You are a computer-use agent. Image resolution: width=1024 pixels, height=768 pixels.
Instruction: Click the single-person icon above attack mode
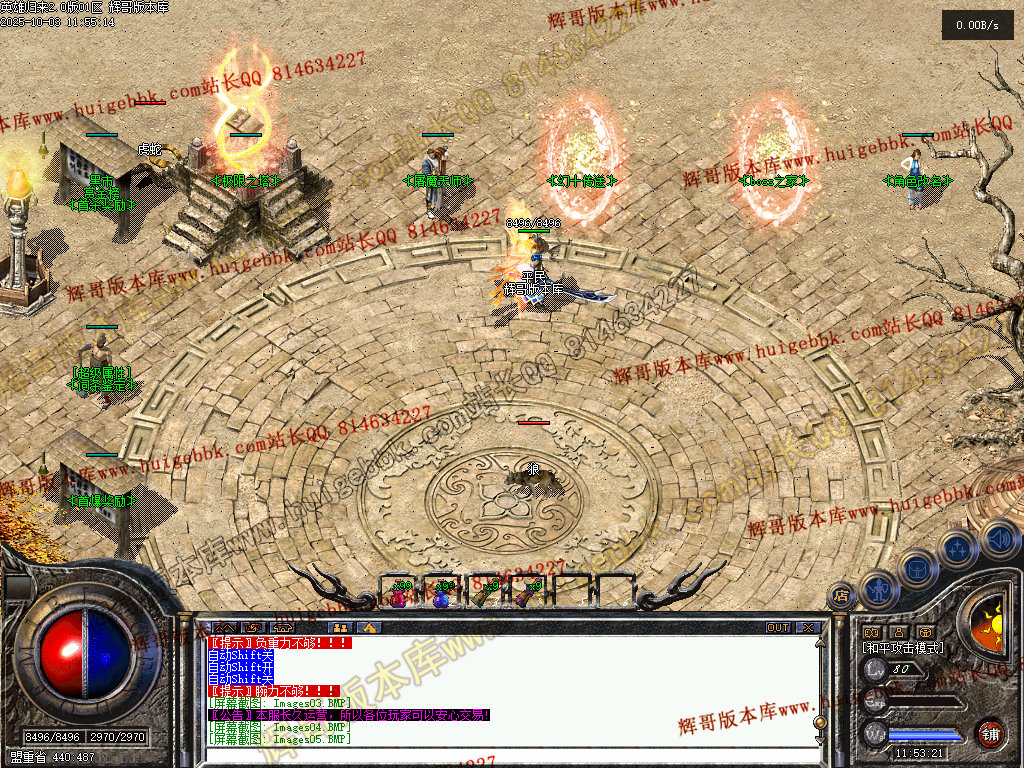898,632
